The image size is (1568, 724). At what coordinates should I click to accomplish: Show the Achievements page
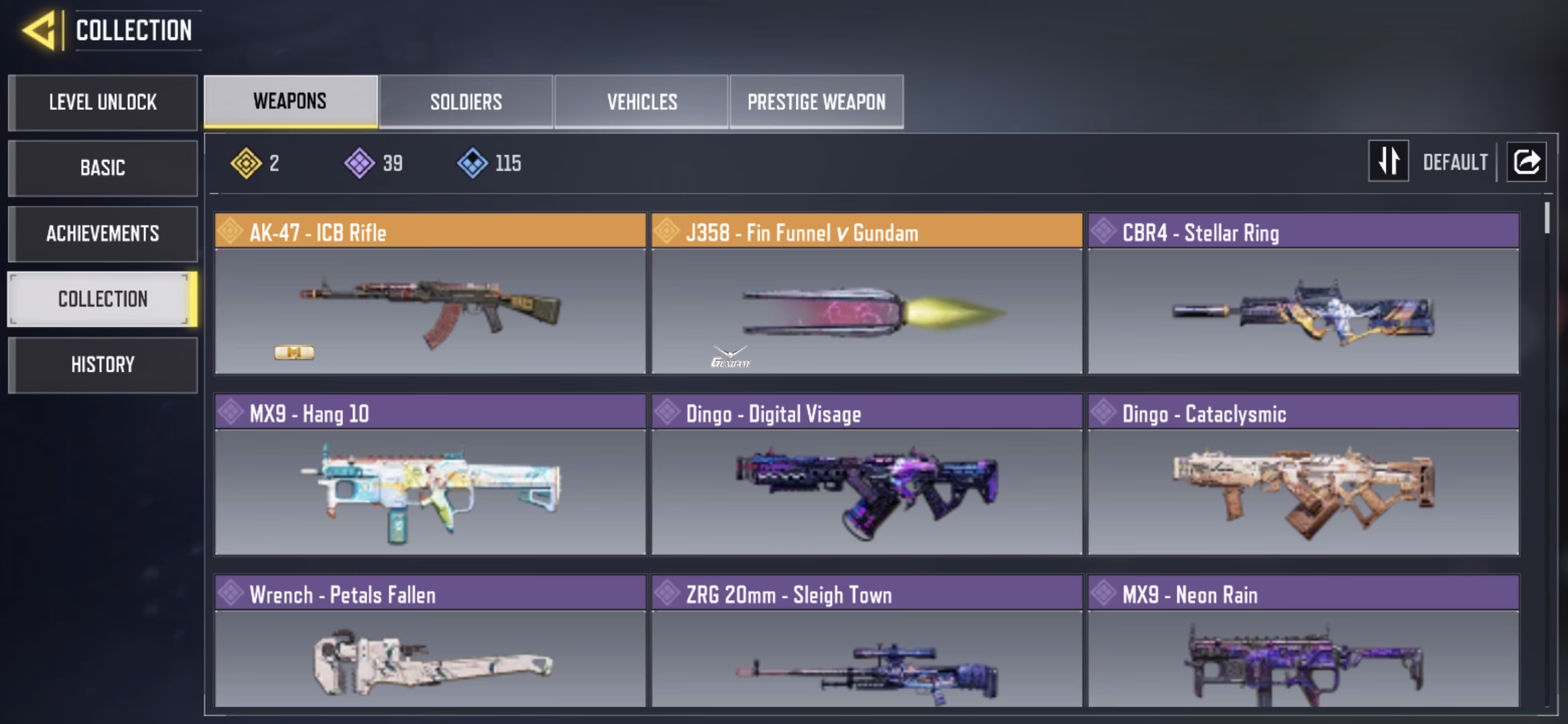coord(103,233)
